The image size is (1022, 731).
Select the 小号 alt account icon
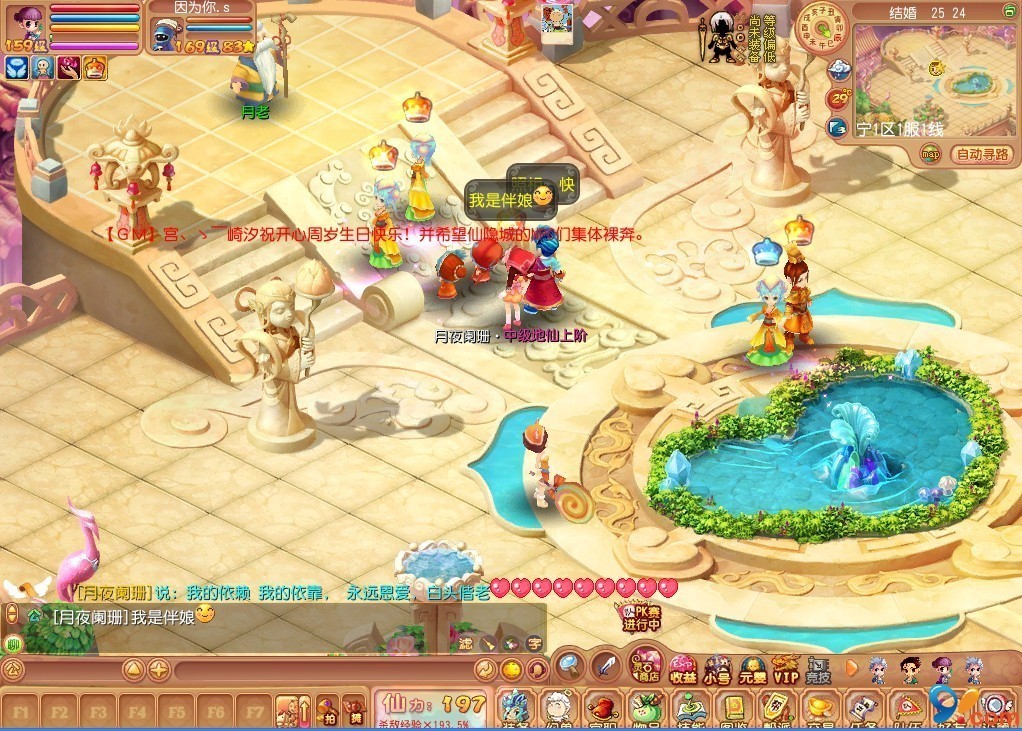pyautogui.click(x=716, y=669)
